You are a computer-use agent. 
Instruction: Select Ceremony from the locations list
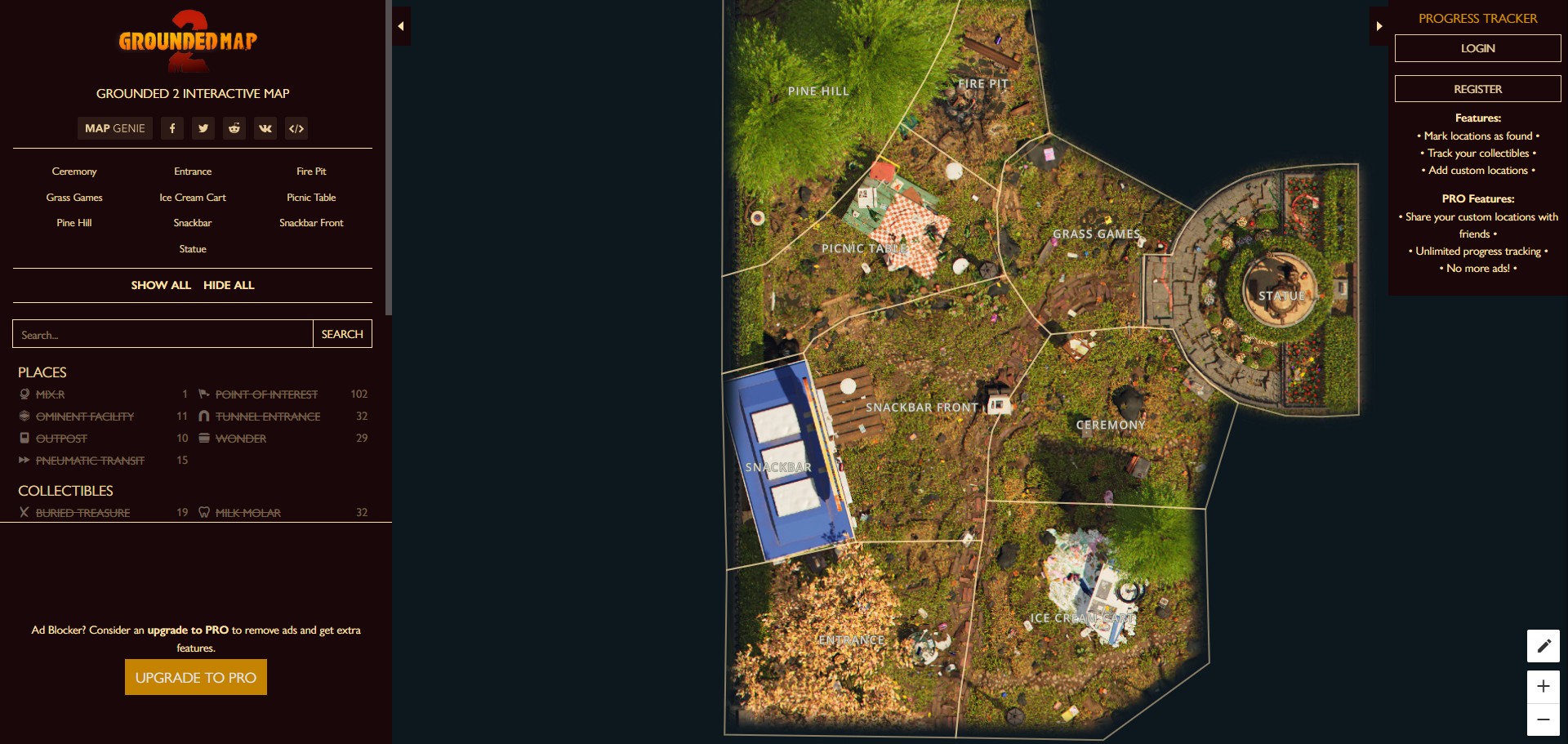click(73, 172)
